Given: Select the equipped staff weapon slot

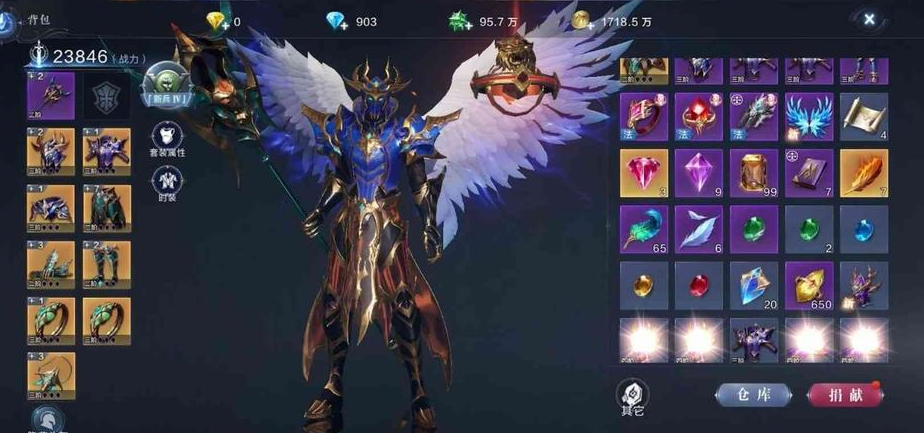Looking at the screenshot, I should pyautogui.click(x=50, y=97).
